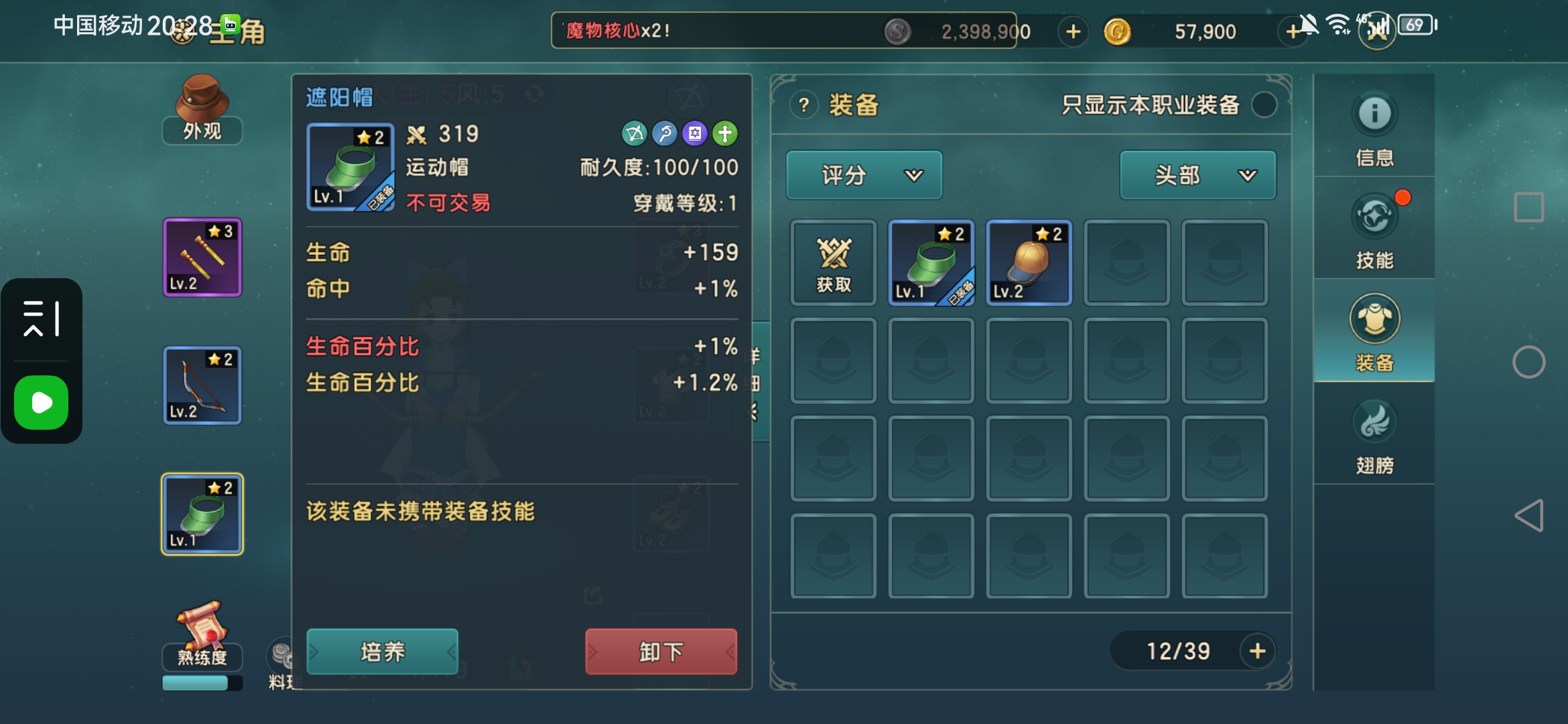Image resolution: width=1568 pixels, height=724 pixels.
Task: Select the bow class icon on the item card
Action: point(633,134)
